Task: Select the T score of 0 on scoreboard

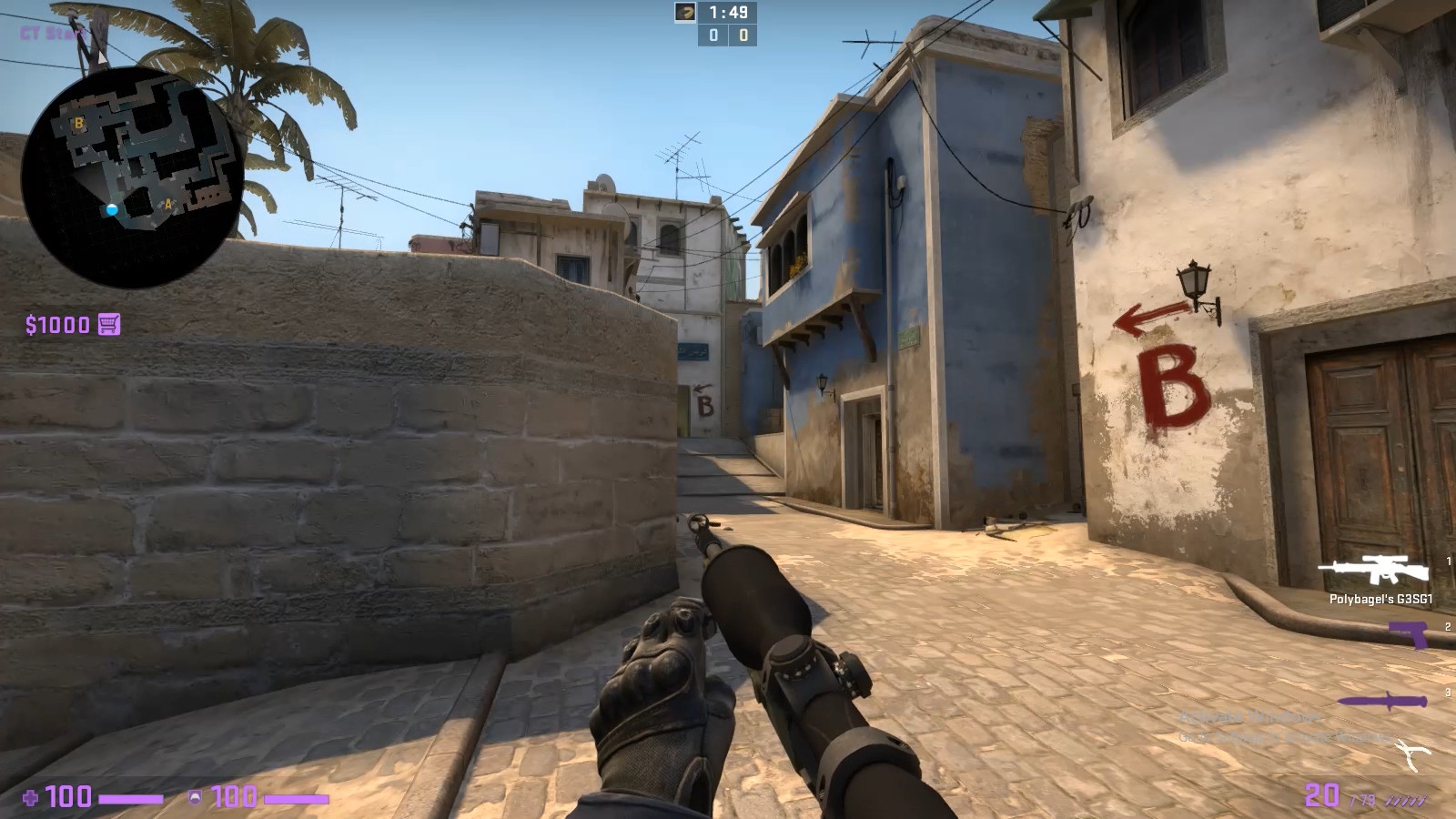Action: click(743, 36)
